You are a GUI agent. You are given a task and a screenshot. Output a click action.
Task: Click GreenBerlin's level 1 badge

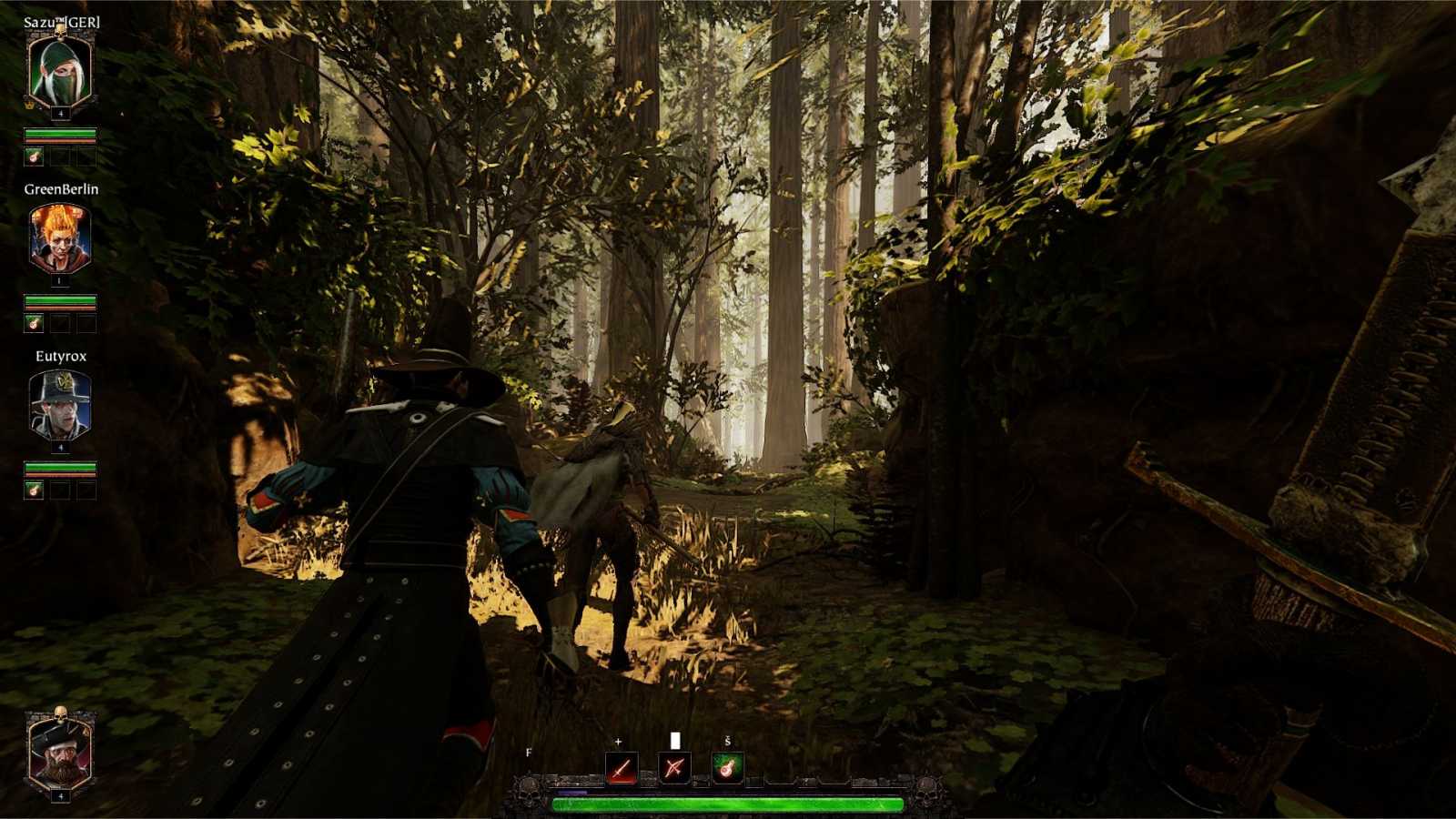[61, 282]
